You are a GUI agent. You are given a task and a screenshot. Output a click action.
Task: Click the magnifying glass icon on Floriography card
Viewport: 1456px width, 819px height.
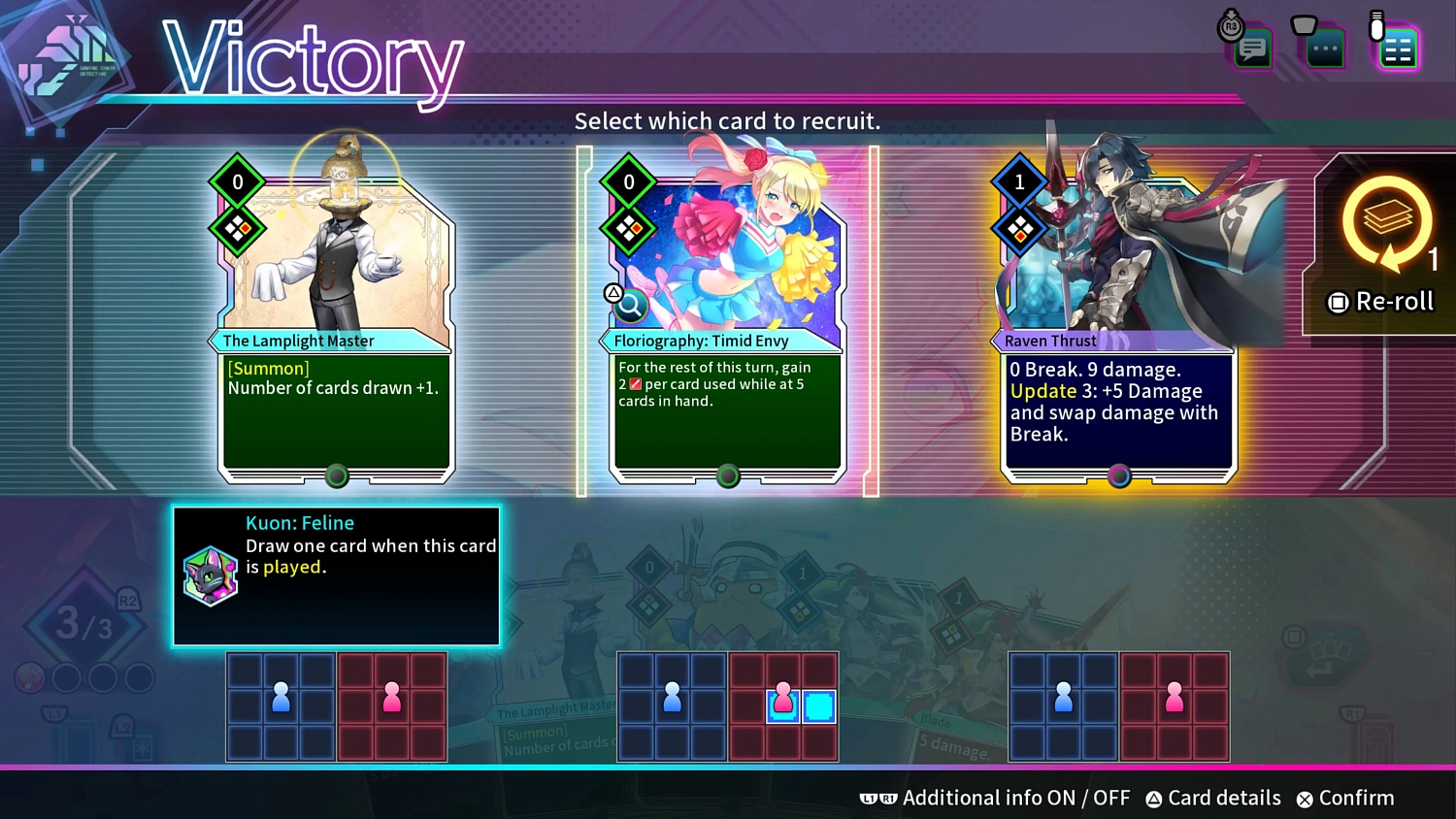click(x=629, y=306)
